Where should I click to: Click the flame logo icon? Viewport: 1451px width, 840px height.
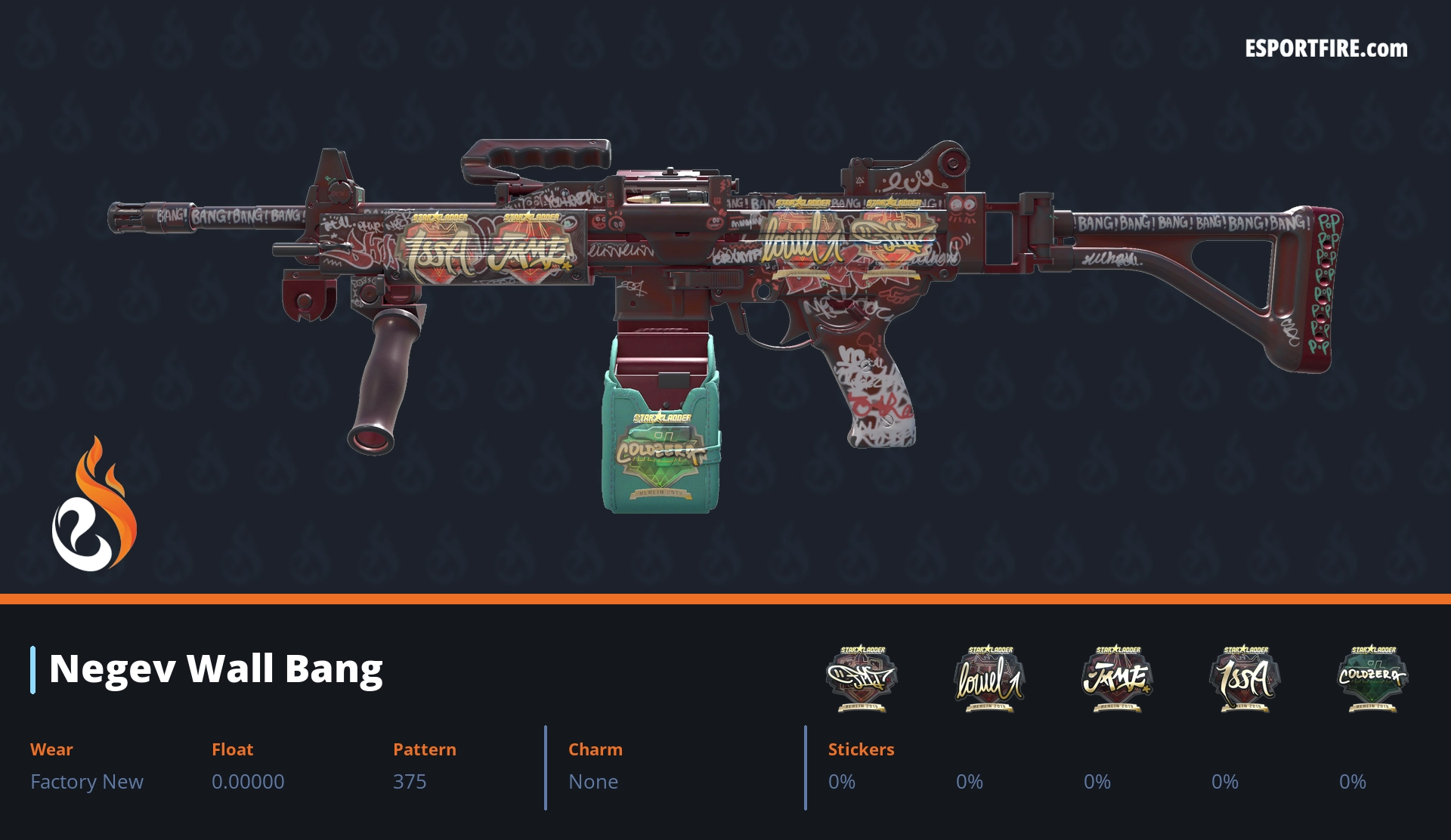point(94,506)
